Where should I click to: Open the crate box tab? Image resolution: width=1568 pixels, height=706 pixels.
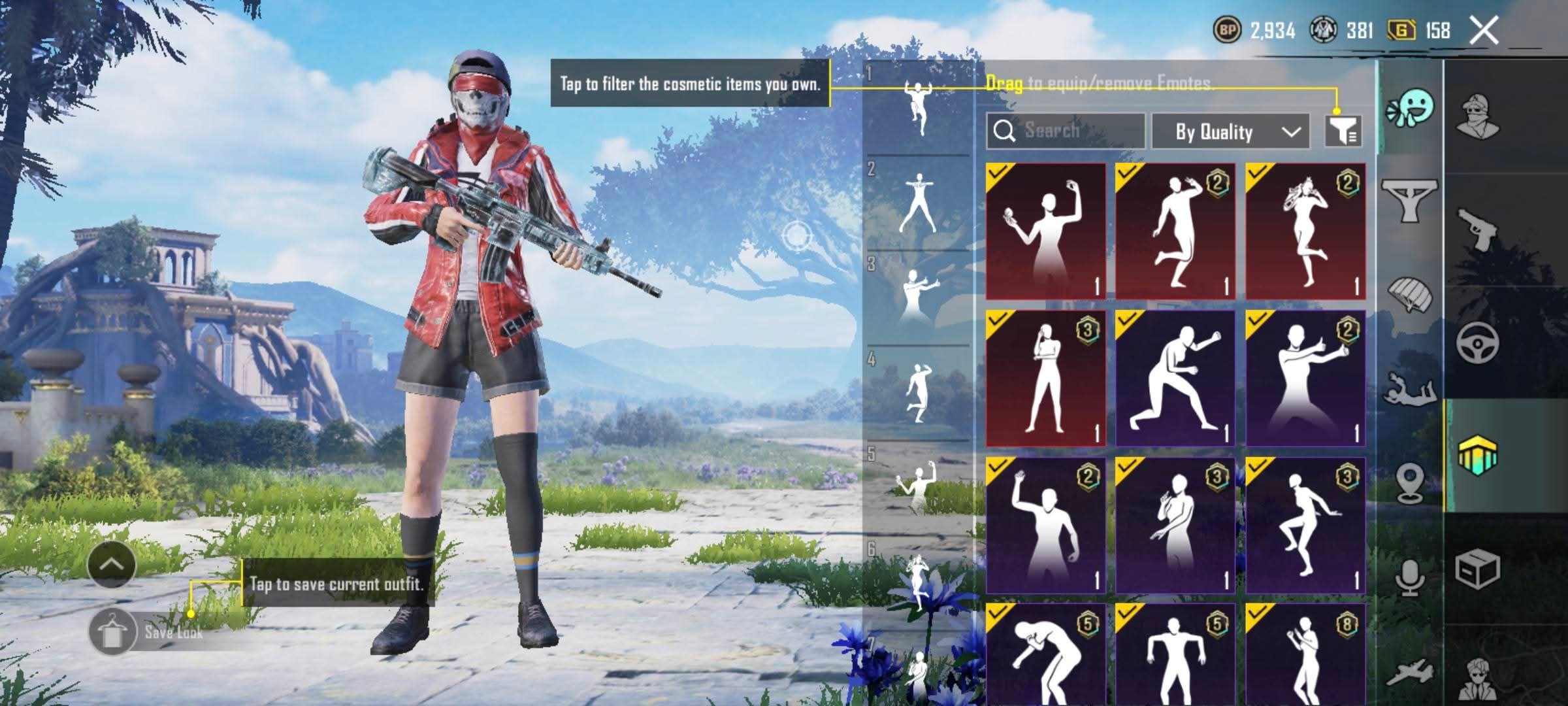coord(1477,569)
